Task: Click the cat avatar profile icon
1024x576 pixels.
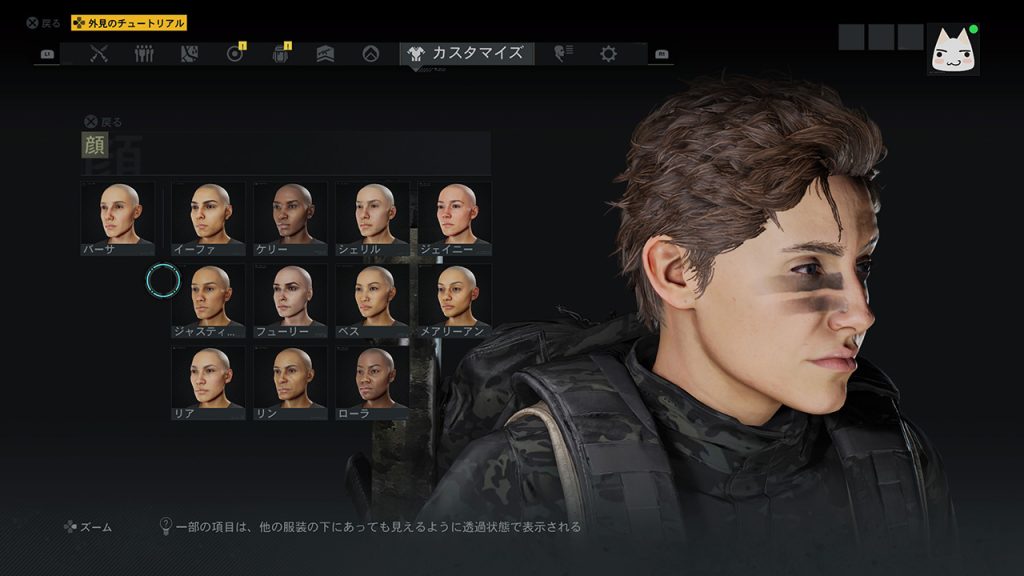Action: 952,50
